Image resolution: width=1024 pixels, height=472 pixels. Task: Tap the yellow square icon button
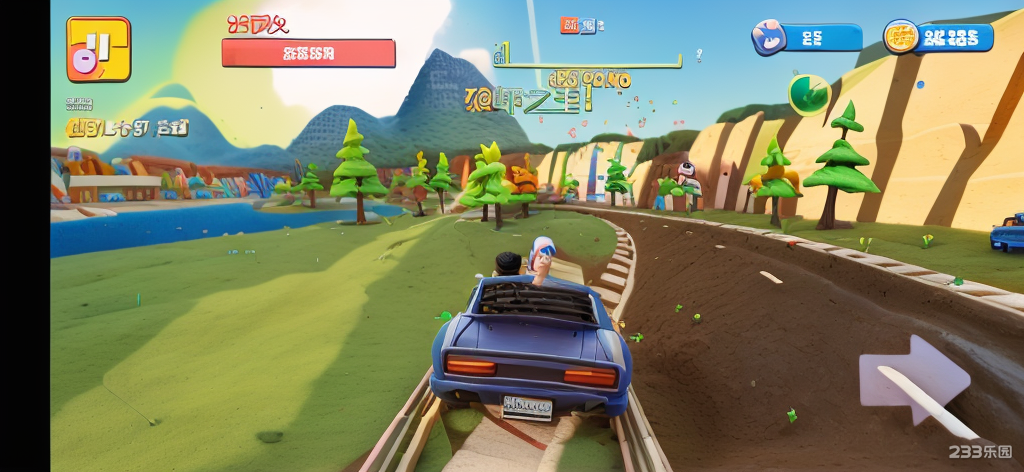pyautogui.click(x=98, y=49)
